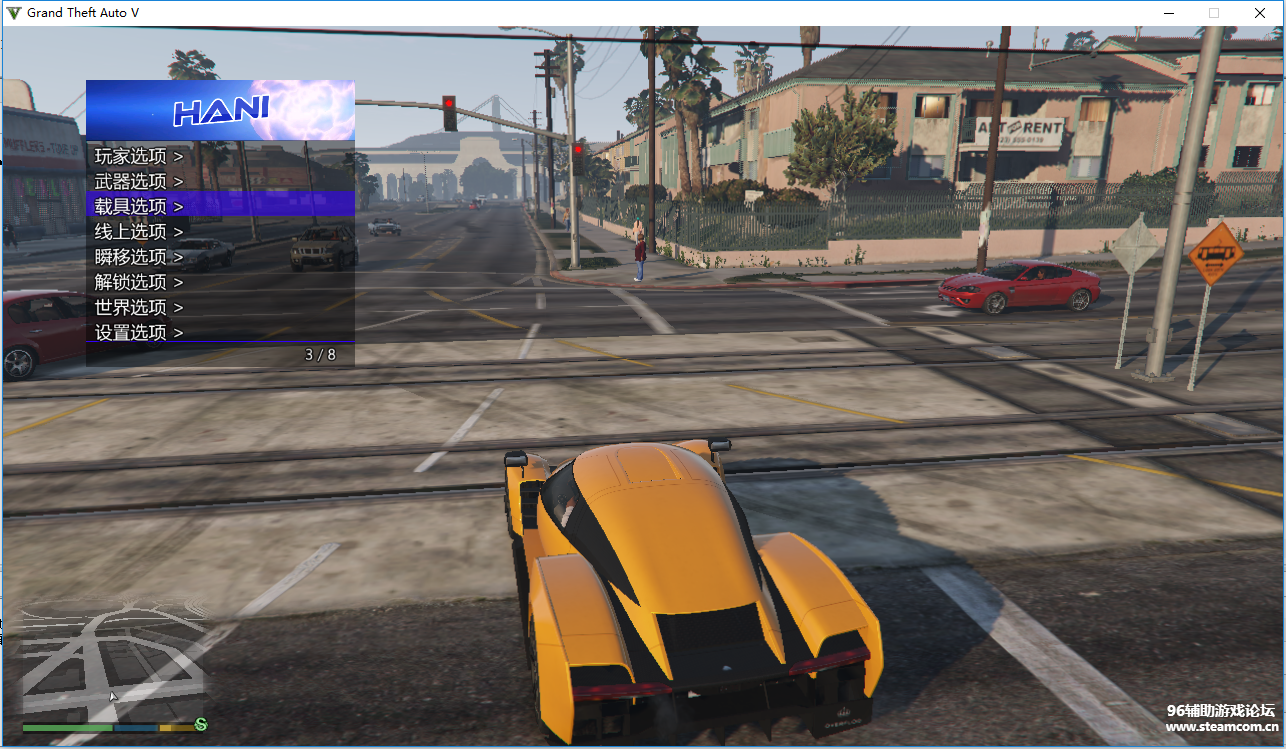Select 解锁选项 unlock options
This screenshot has width=1286, height=749.
[x=139, y=282]
